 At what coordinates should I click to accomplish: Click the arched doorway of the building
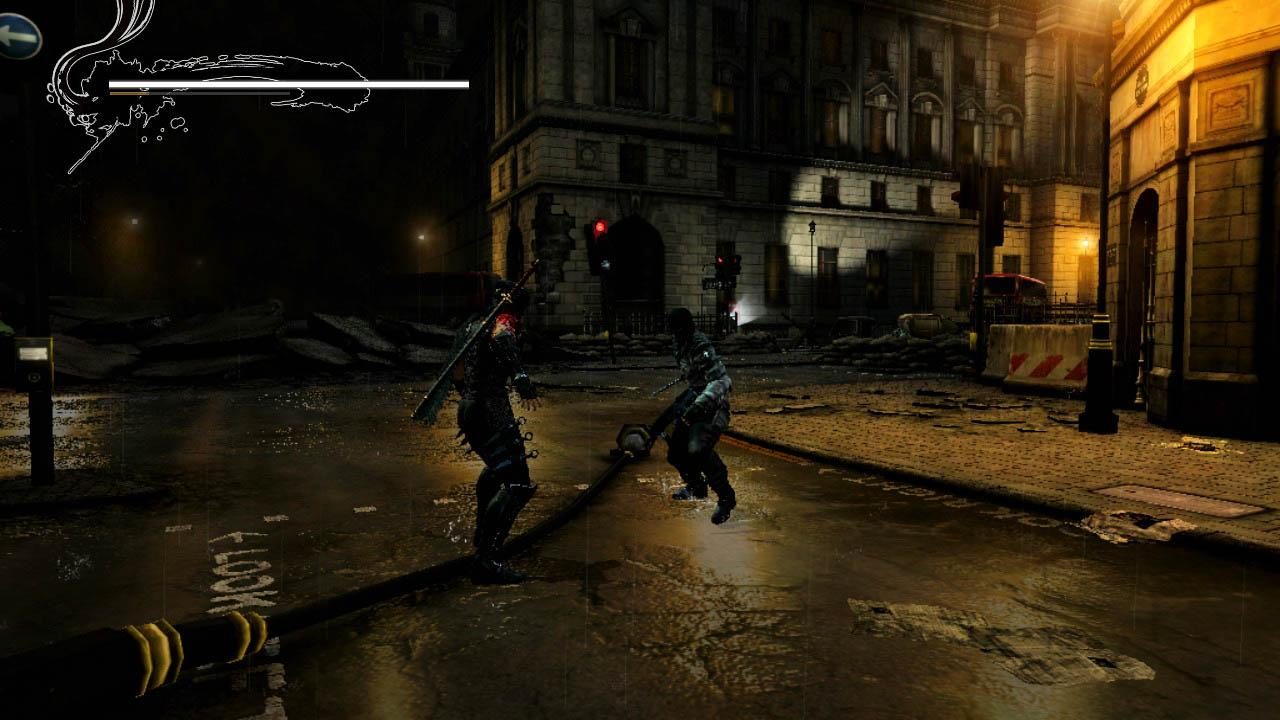point(635,270)
